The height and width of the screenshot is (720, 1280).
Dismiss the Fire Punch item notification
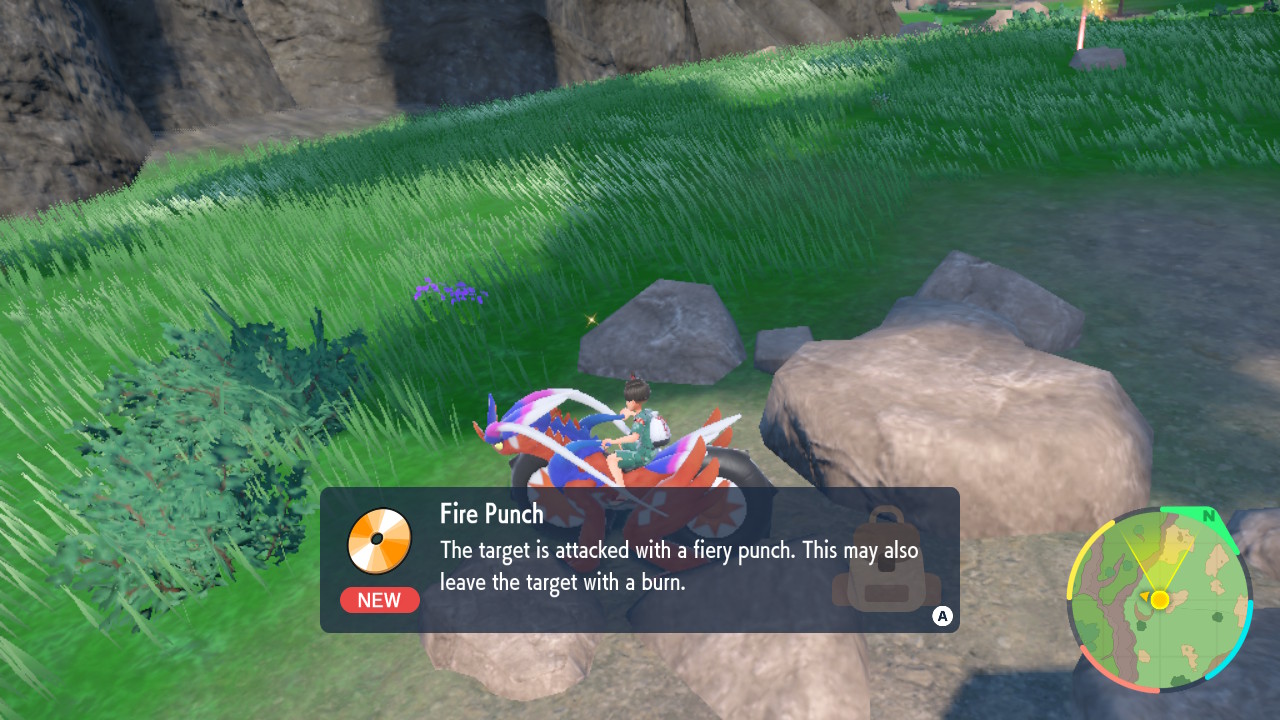941,616
